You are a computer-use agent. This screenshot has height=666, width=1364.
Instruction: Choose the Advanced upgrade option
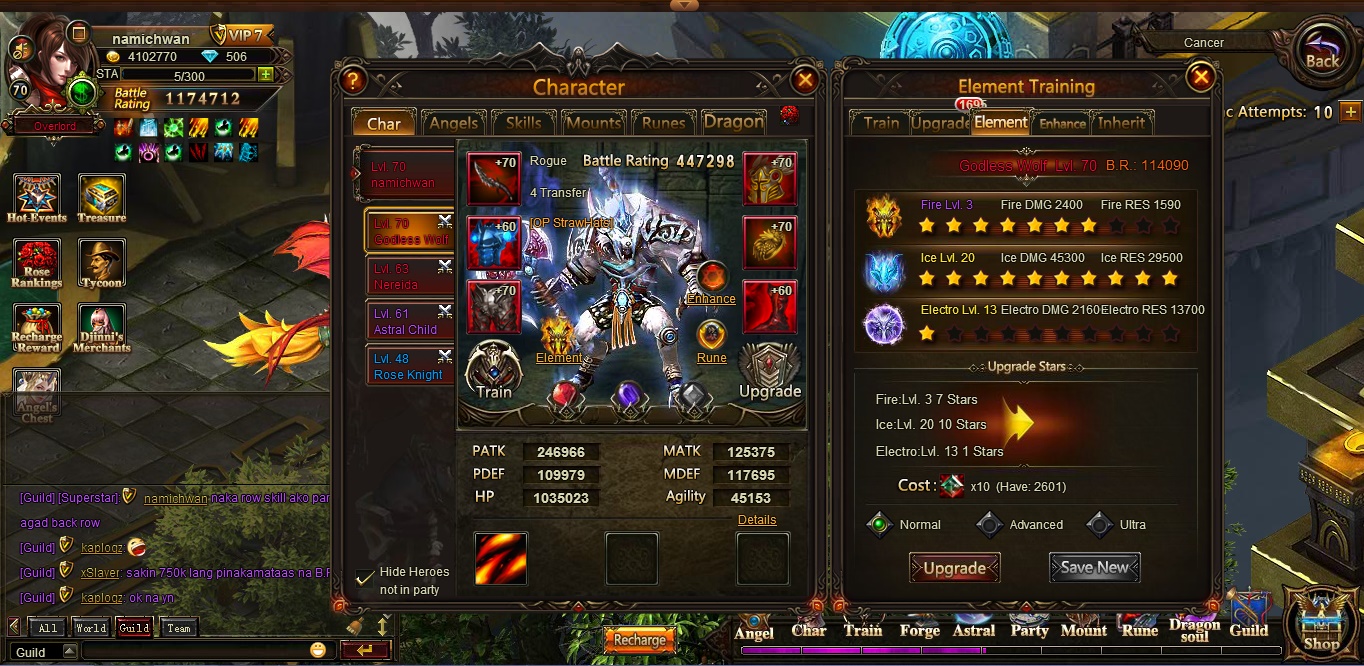[x=990, y=524]
